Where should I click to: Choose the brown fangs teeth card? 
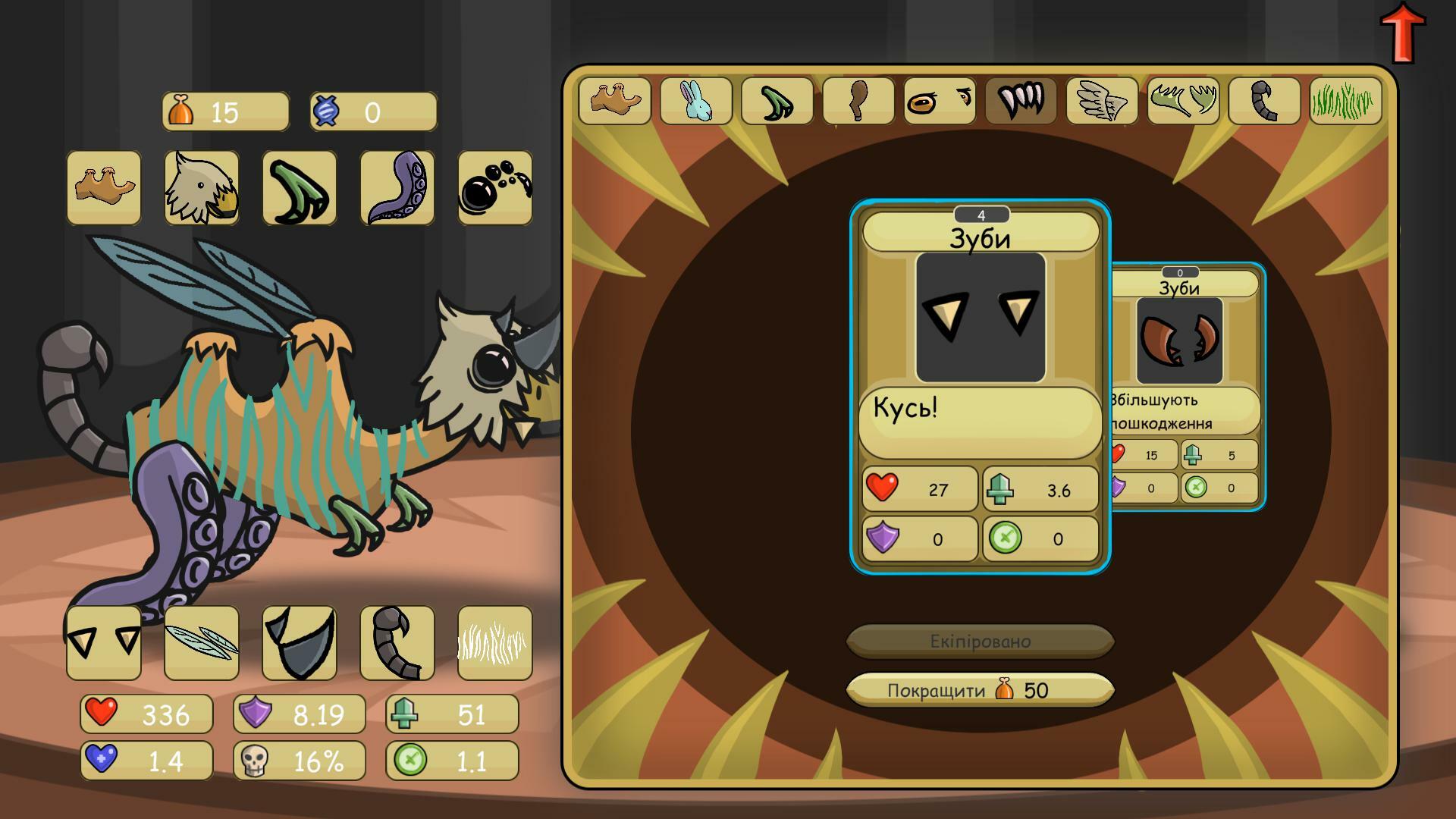pos(1188,387)
